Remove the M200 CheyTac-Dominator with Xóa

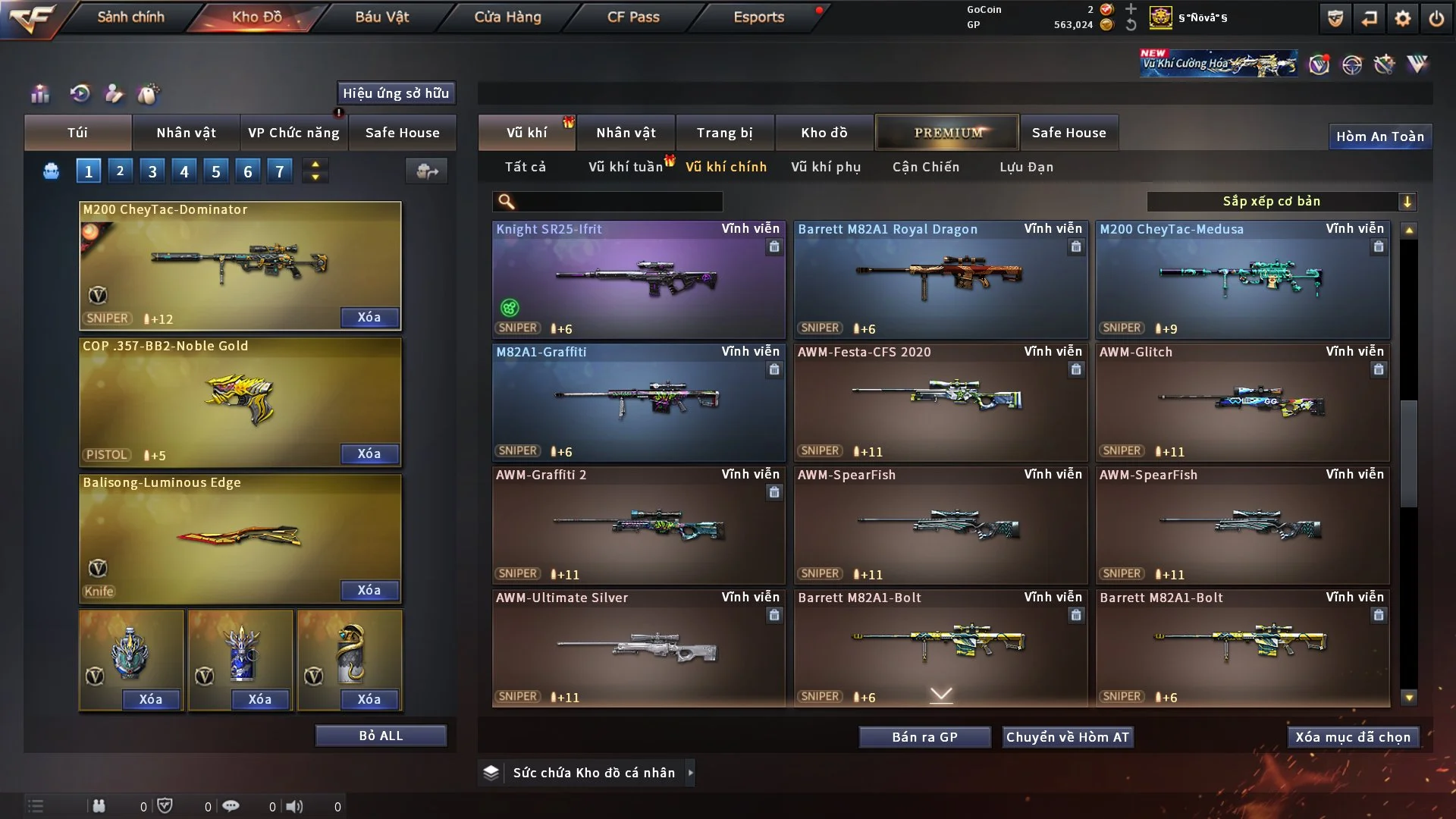pos(369,317)
